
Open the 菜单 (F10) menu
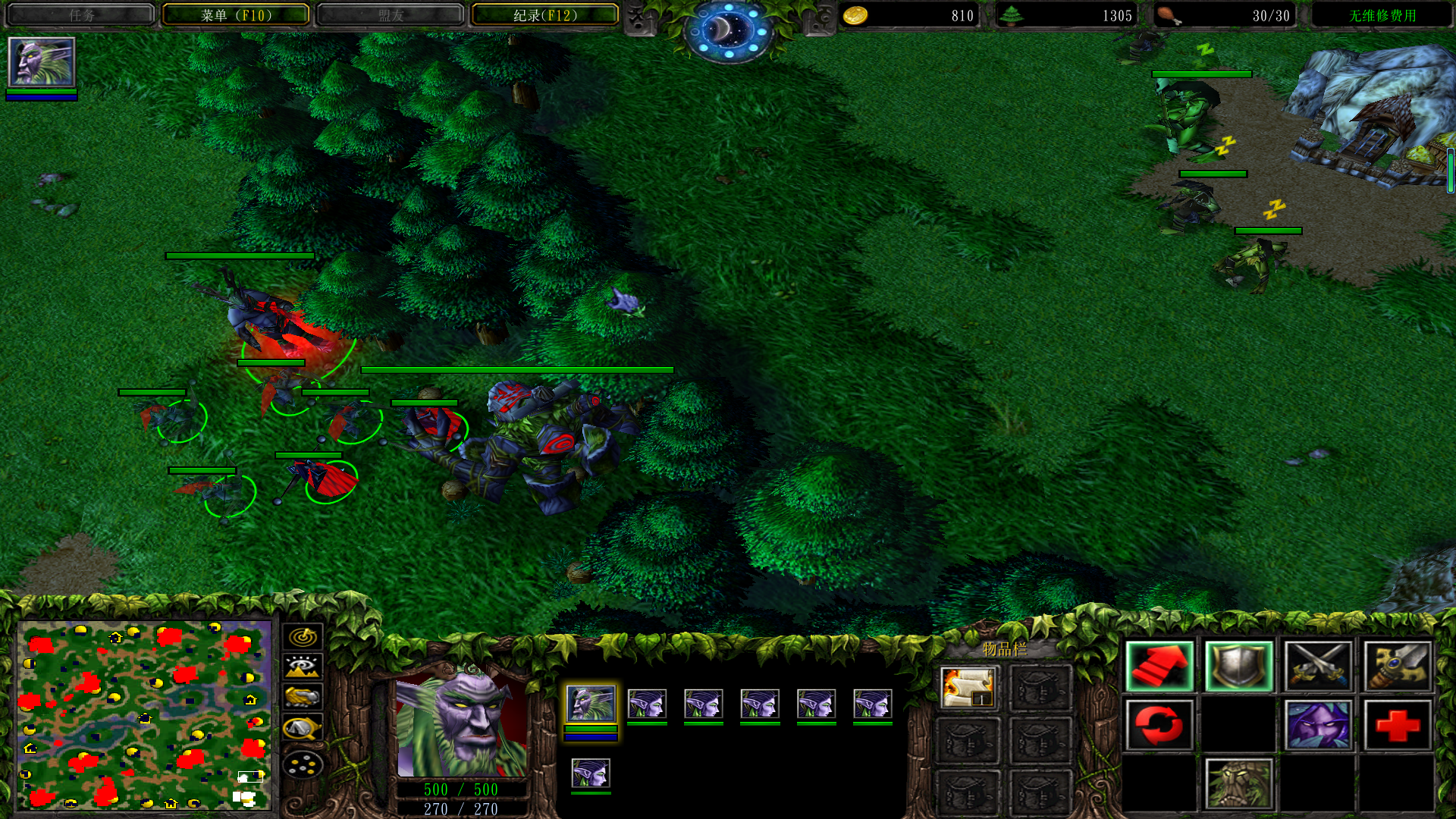point(236,15)
